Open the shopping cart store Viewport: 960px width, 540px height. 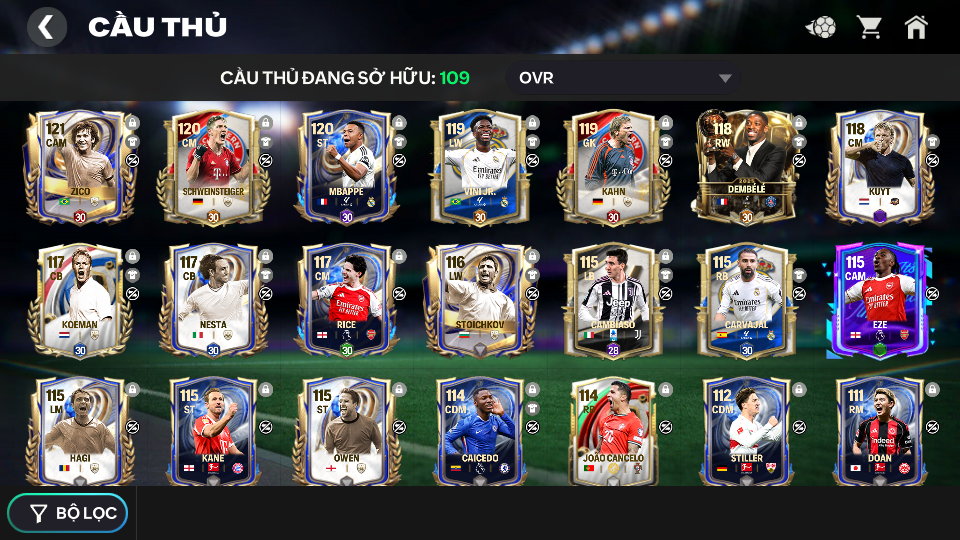coord(869,27)
